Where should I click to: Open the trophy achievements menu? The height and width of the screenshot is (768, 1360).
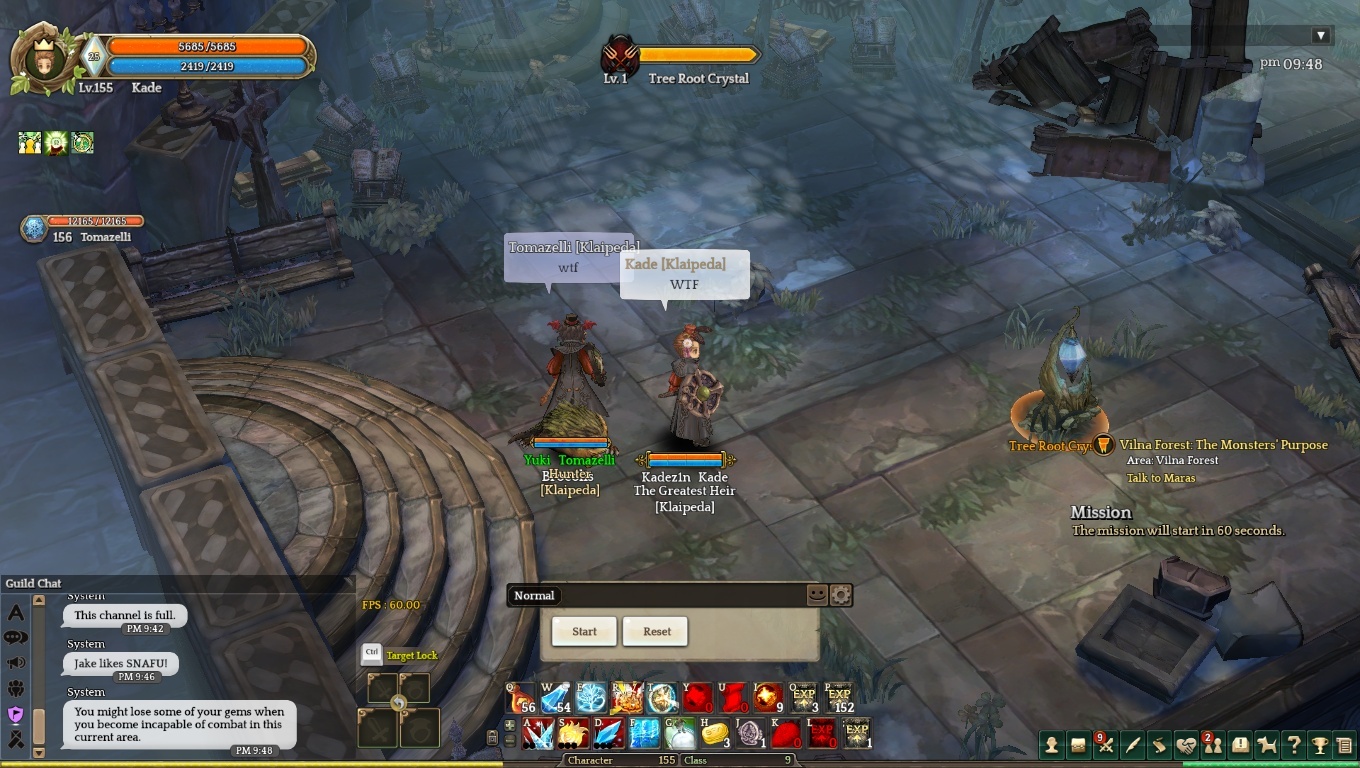point(1320,744)
